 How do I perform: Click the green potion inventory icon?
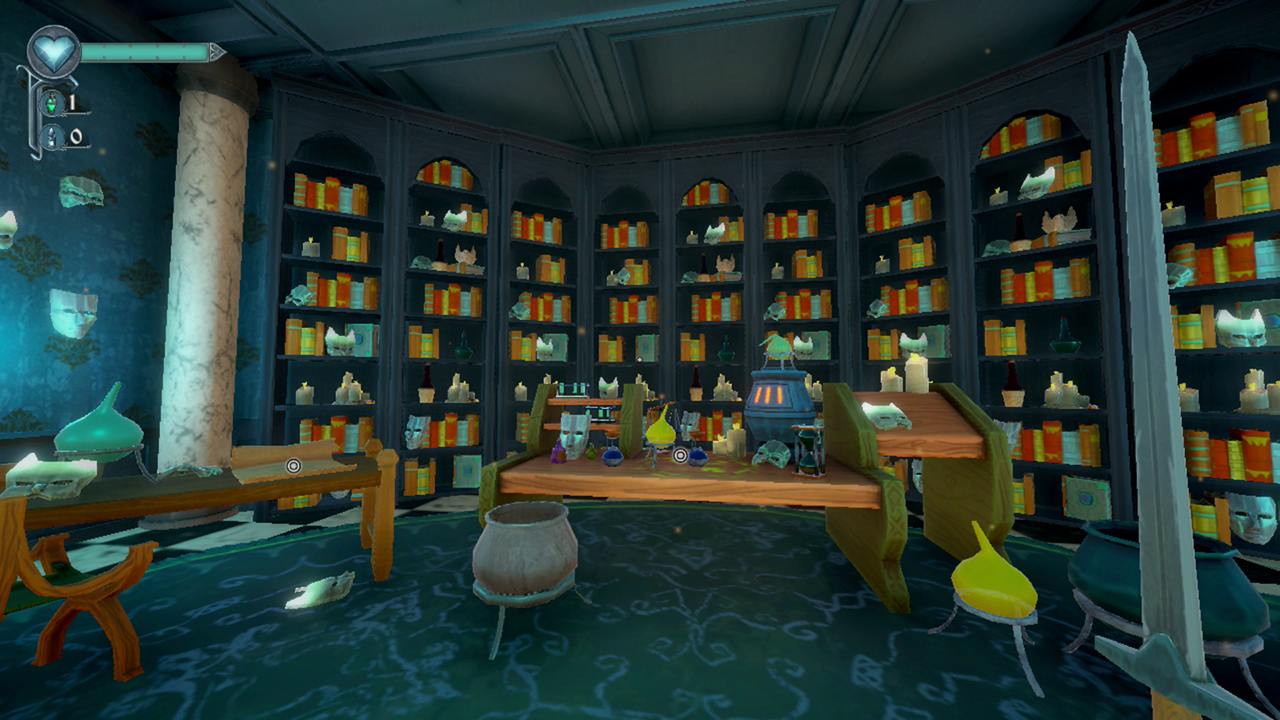(x=52, y=104)
